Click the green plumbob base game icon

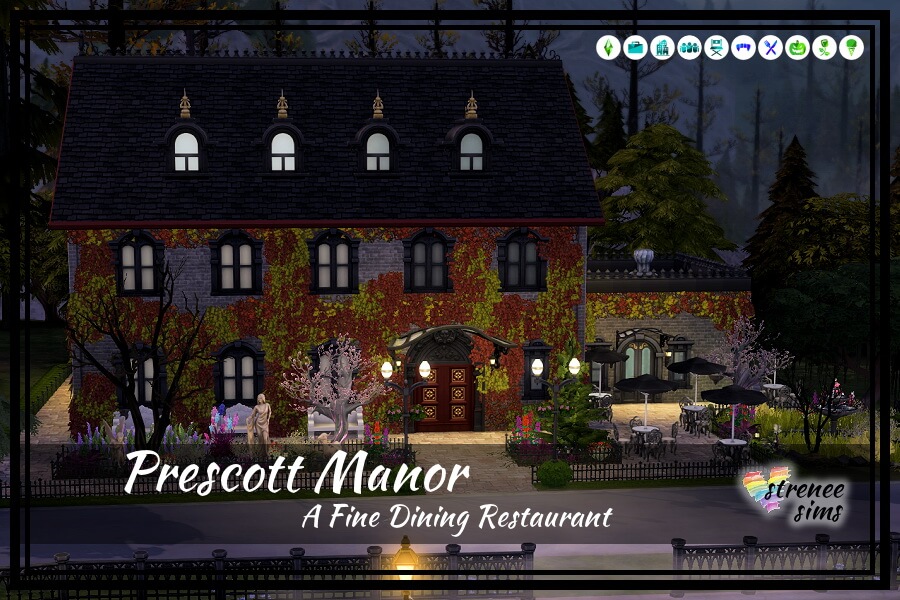click(608, 47)
